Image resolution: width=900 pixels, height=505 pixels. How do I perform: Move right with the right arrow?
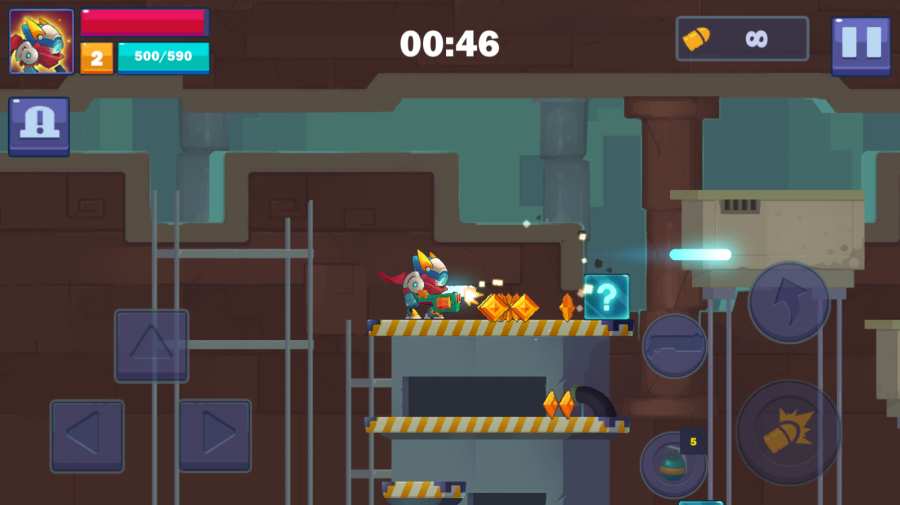coord(215,435)
